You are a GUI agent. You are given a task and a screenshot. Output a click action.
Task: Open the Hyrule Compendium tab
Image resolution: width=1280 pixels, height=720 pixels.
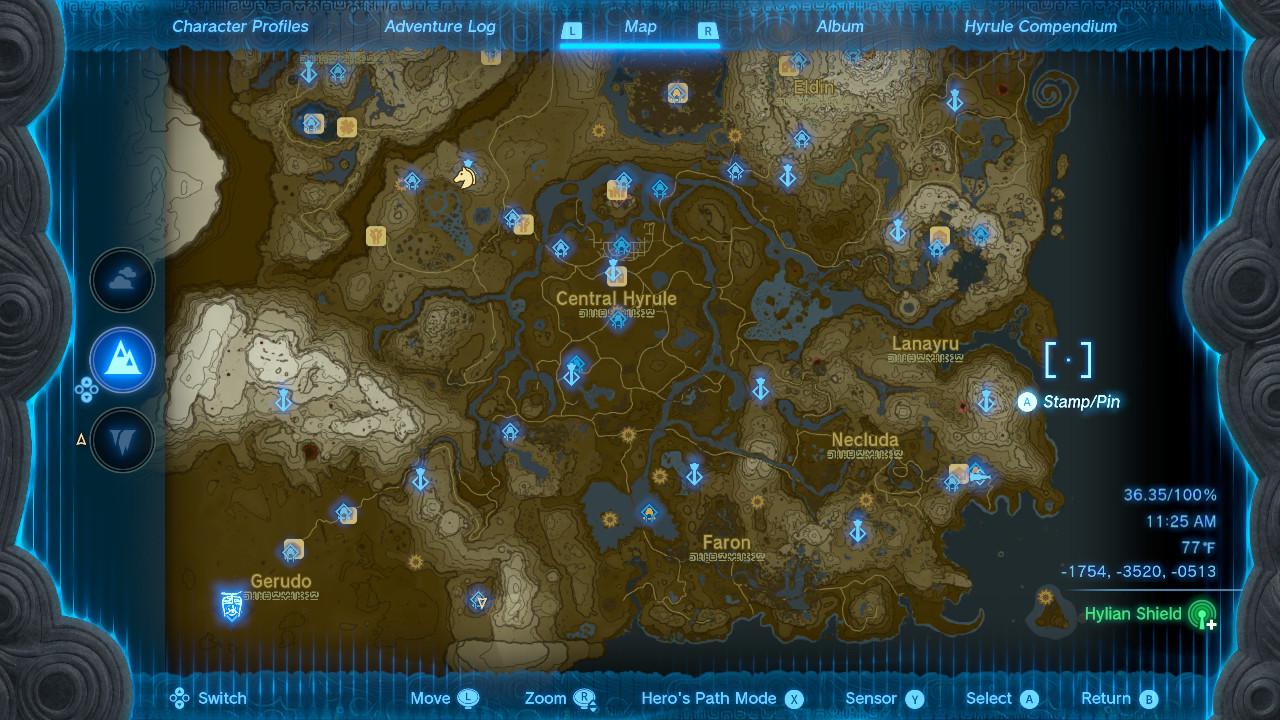(x=1040, y=27)
